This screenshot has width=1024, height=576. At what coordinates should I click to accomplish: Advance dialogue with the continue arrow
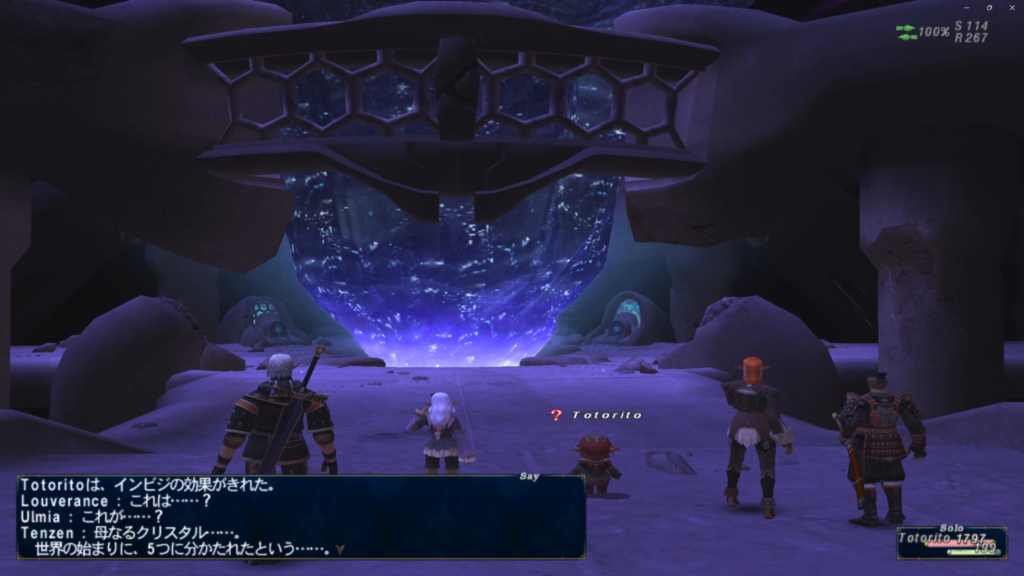click(x=341, y=549)
